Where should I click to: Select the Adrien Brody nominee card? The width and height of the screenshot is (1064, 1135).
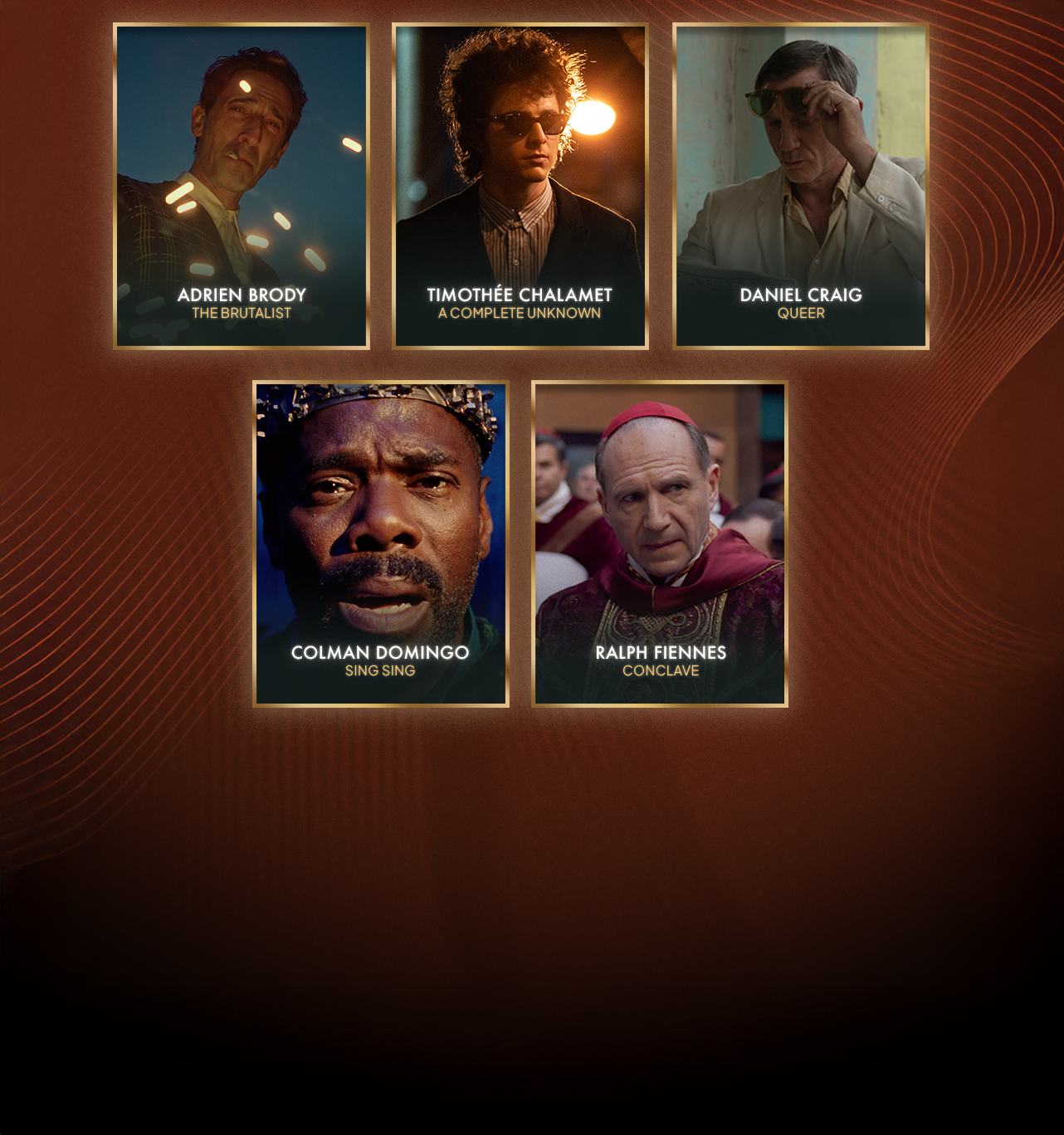pos(242,186)
